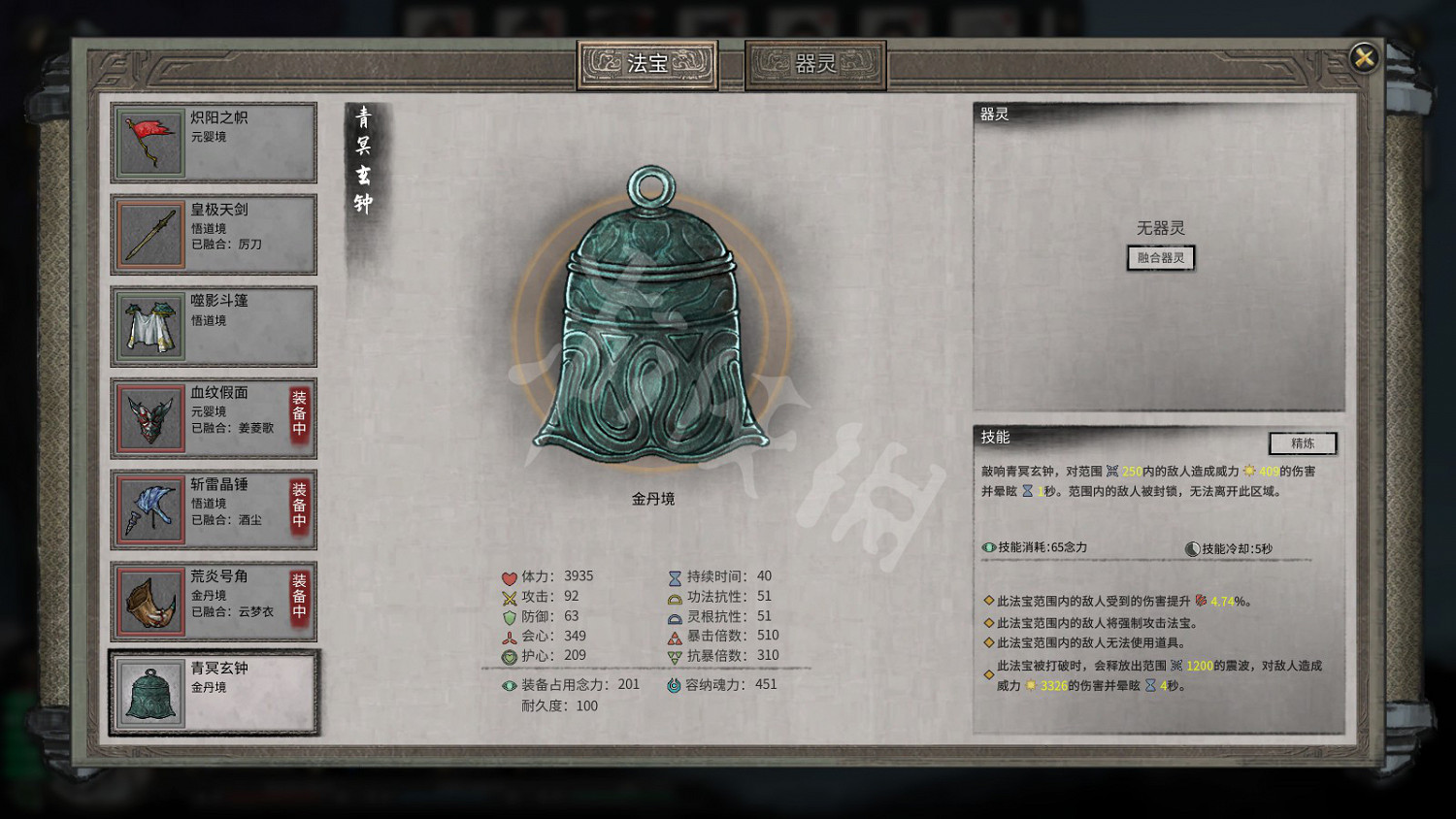Click the 血纹假面 mask icon
Image resolution: width=1456 pixels, height=819 pixels.
point(149,417)
